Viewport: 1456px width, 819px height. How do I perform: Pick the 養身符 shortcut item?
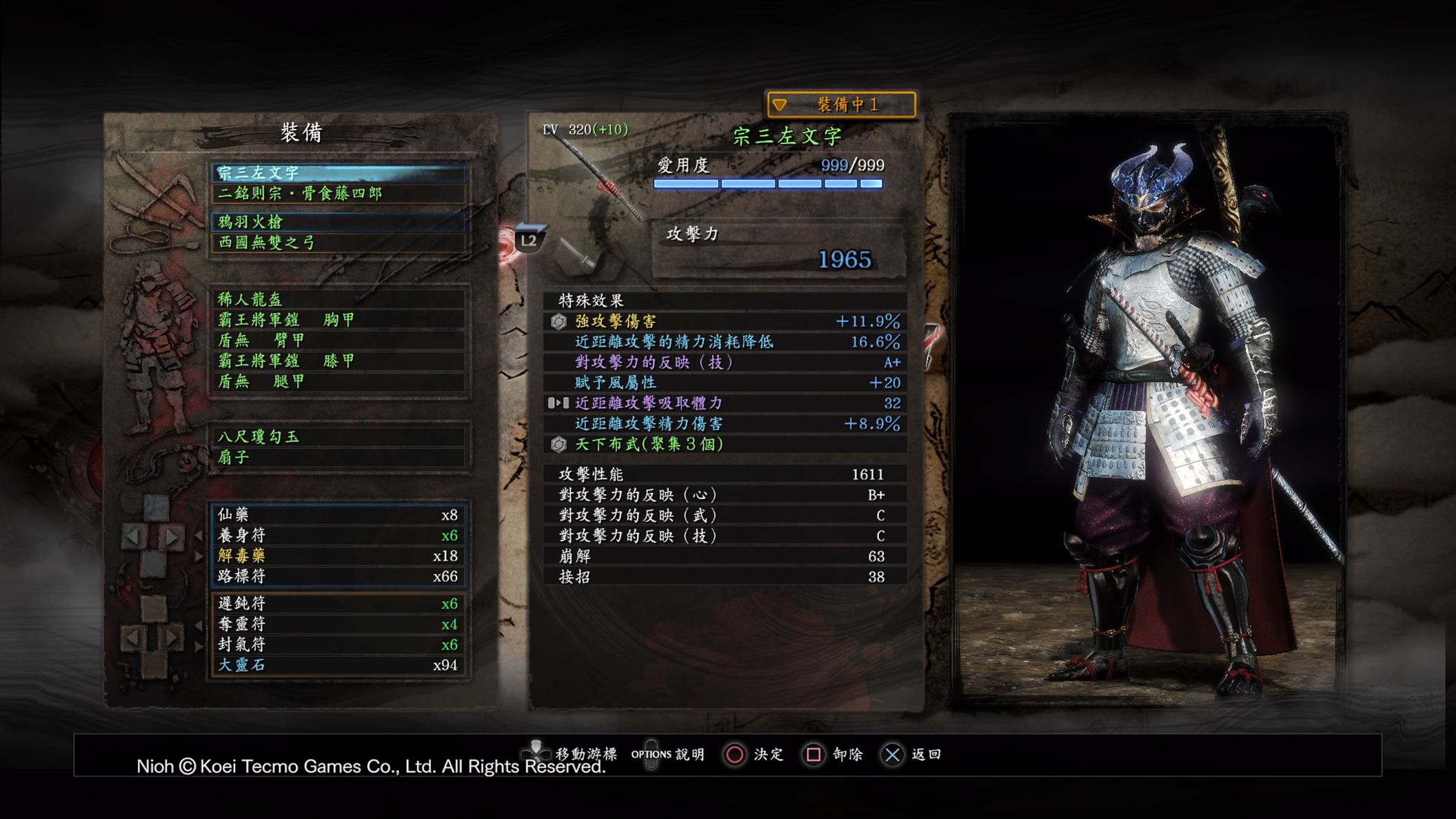338,536
